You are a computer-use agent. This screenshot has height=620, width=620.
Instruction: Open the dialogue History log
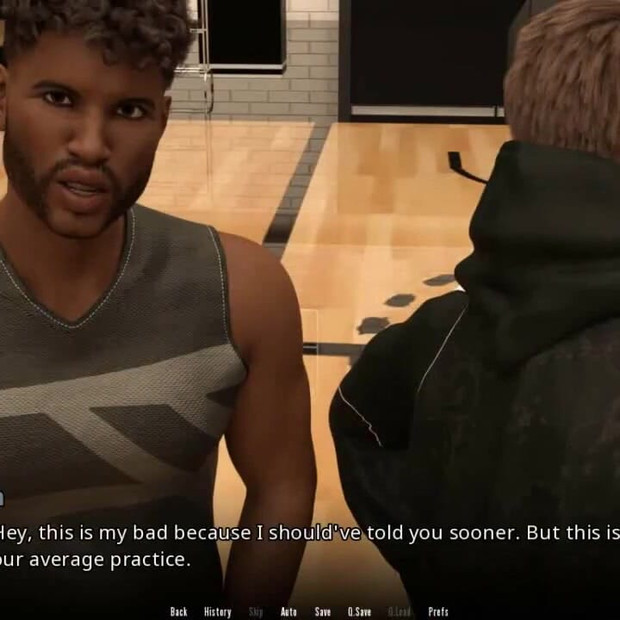pos(217,612)
